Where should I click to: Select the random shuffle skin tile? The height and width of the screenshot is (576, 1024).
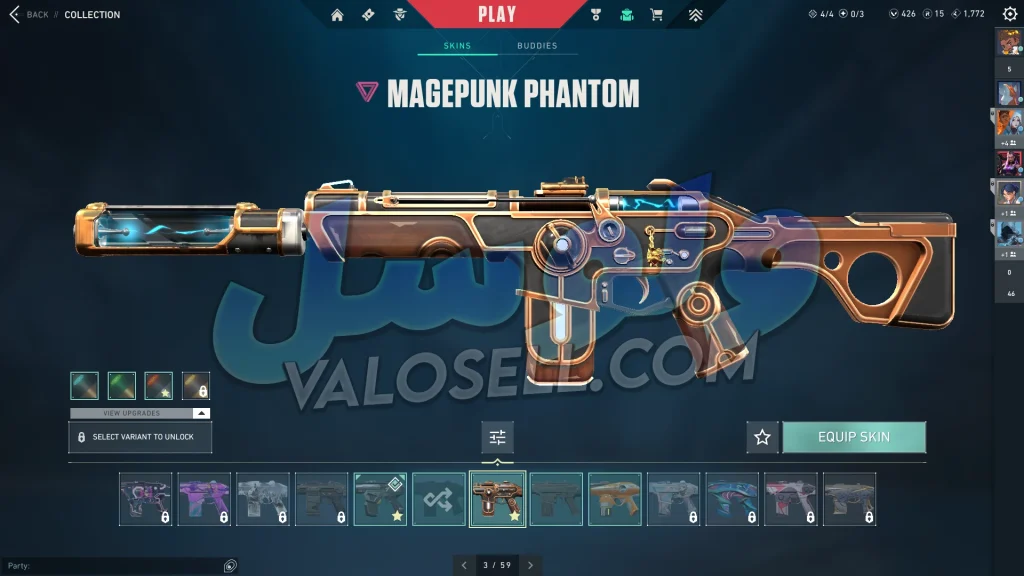pyautogui.click(x=439, y=499)
